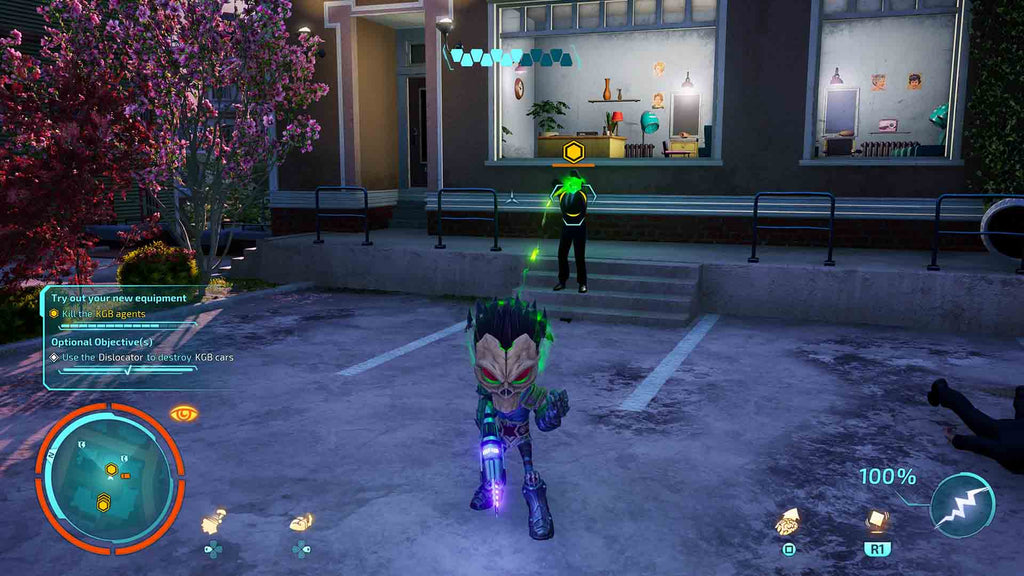Use the floating cube psychokinesis icon
Screen dimensions: 1024x576
(877, 521)
